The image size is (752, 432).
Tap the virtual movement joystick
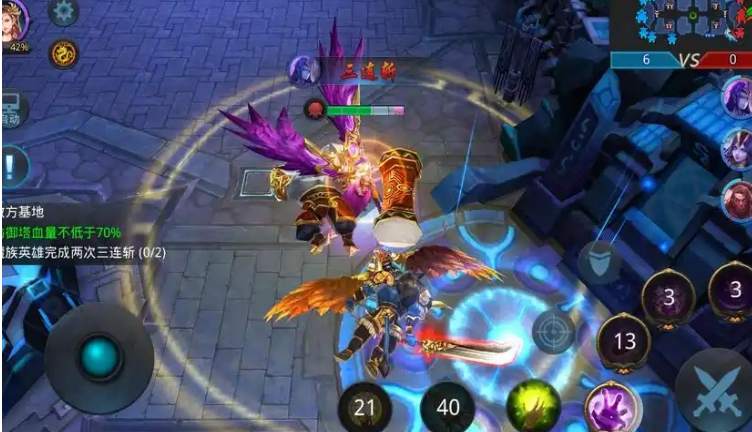[99, 357]
